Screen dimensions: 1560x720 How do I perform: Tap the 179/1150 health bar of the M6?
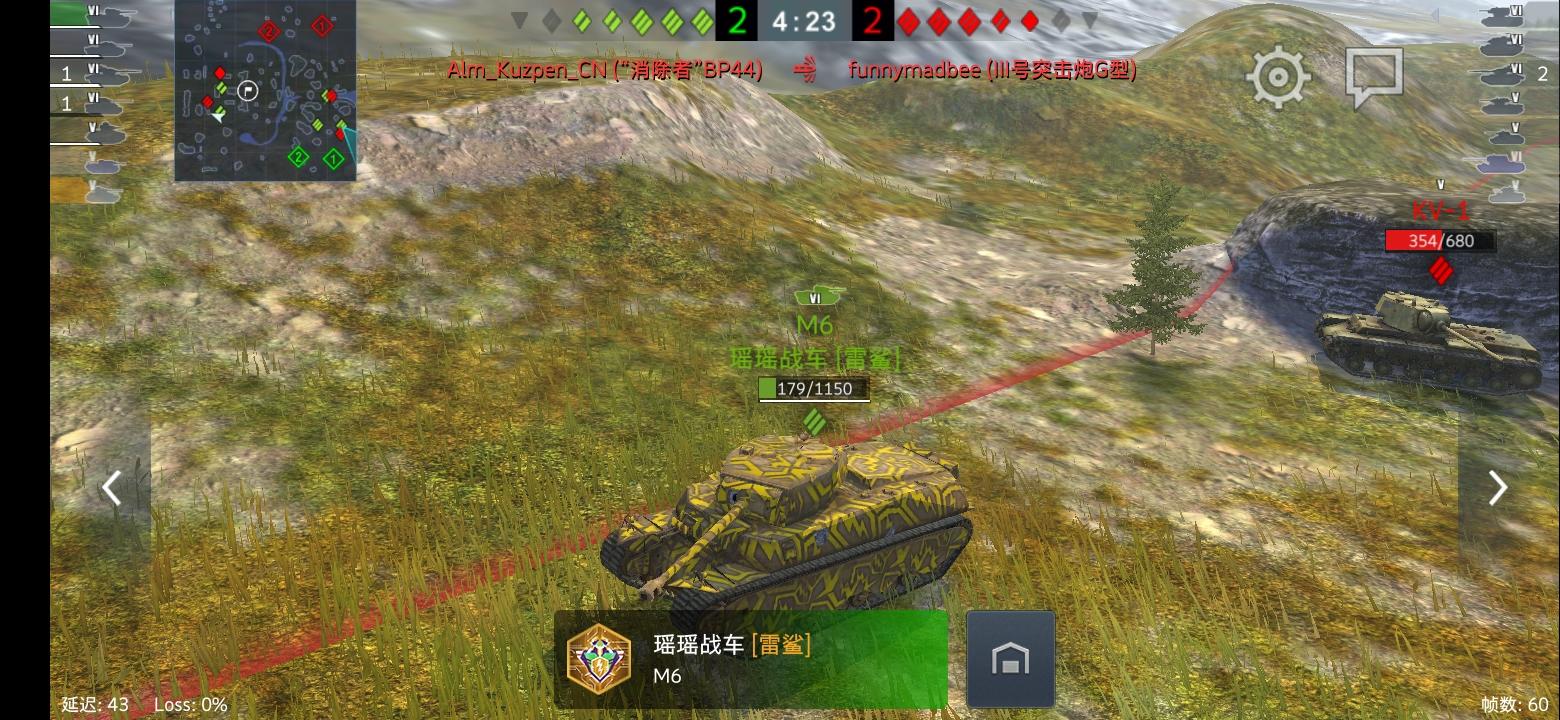813,389
